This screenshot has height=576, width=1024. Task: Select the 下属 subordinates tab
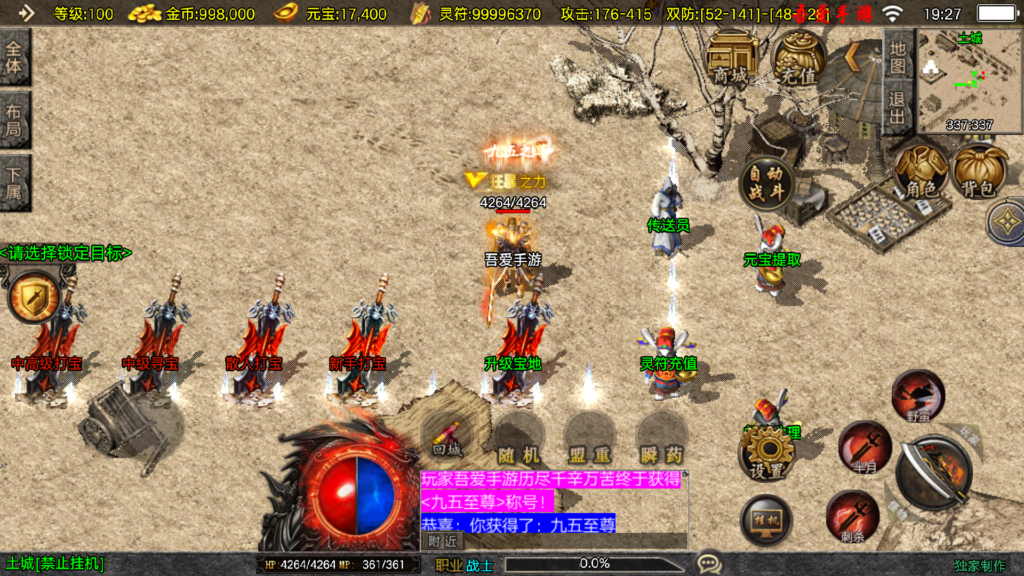[x=15, y=183]
